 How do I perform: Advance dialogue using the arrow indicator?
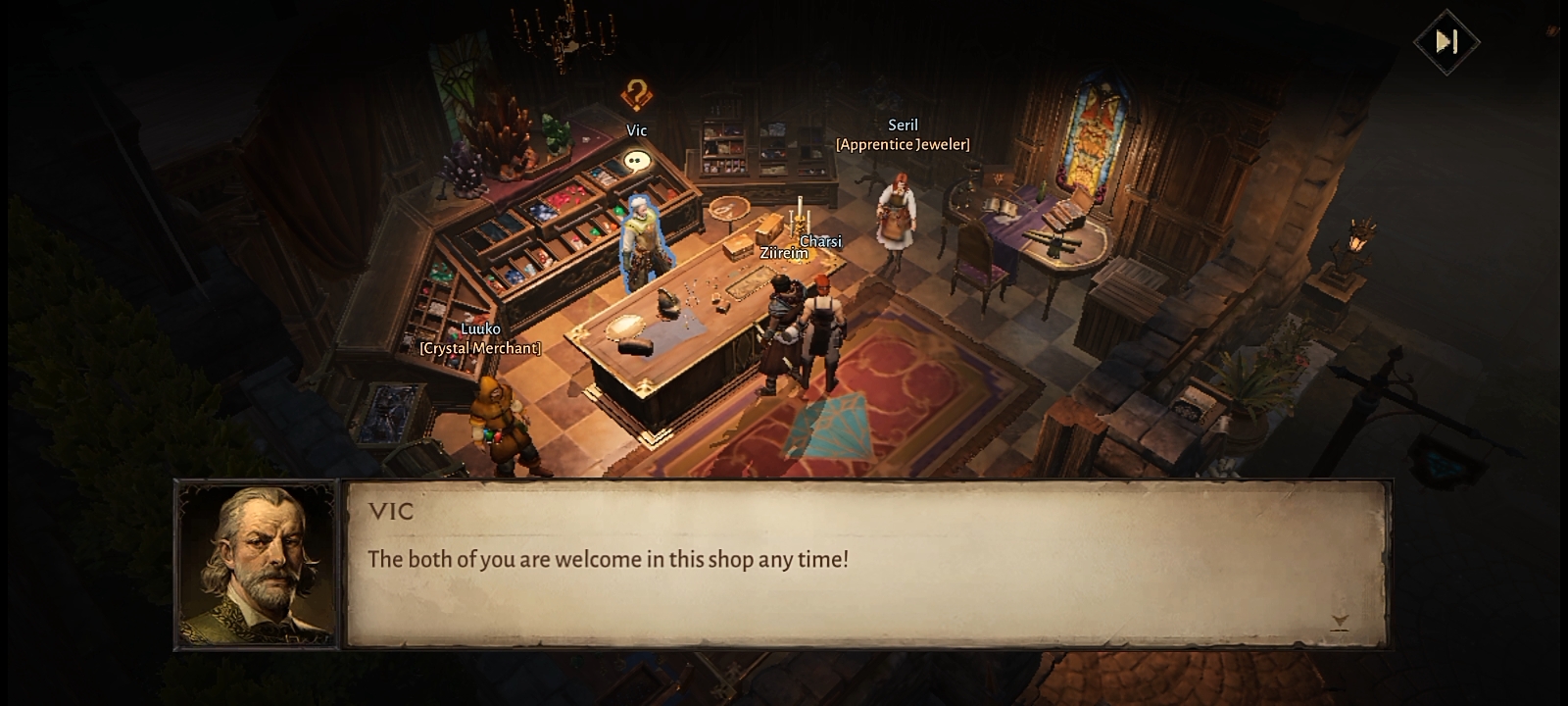click(1340, 622)
